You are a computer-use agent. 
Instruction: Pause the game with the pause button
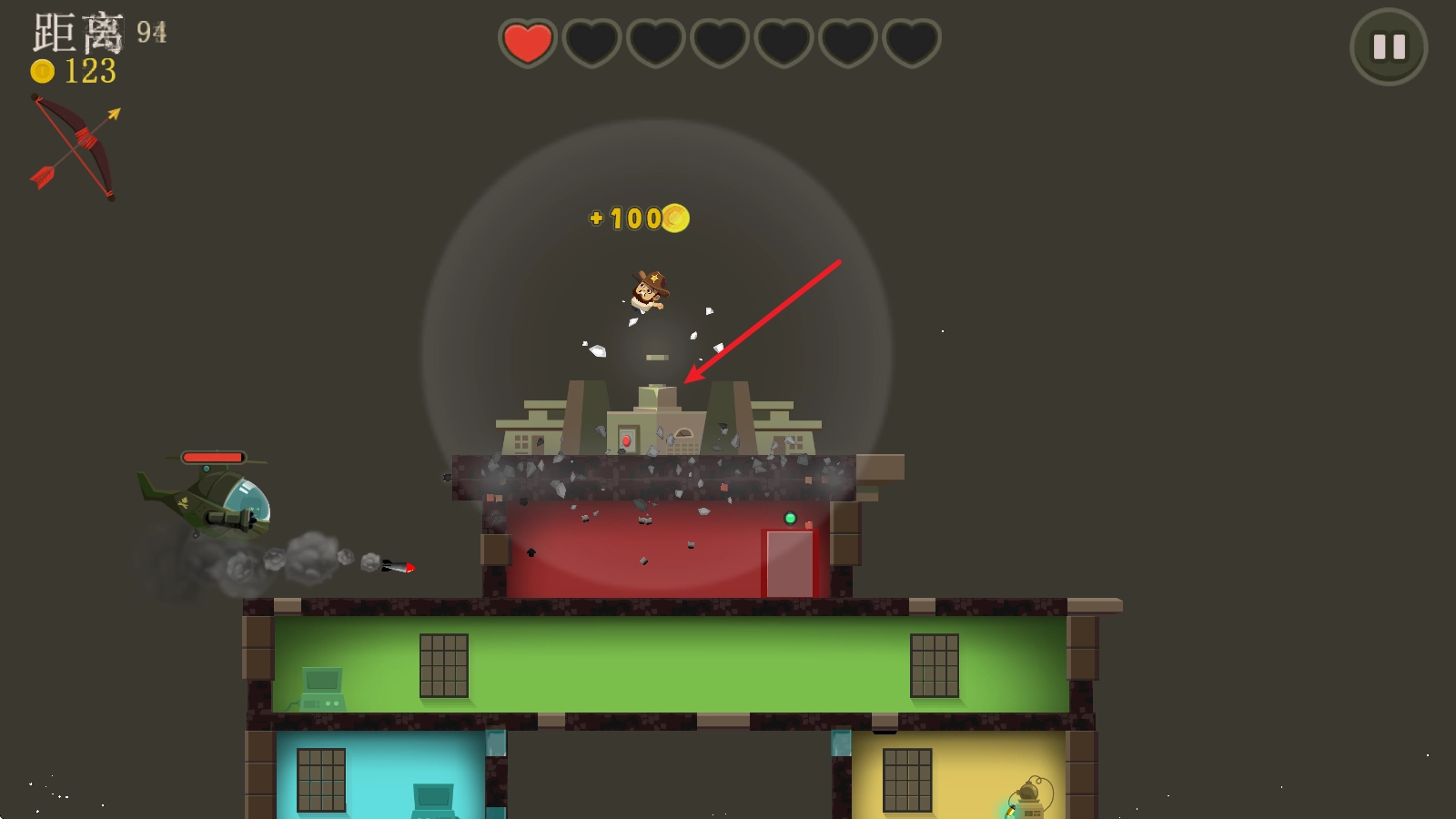click(1388, 46)
